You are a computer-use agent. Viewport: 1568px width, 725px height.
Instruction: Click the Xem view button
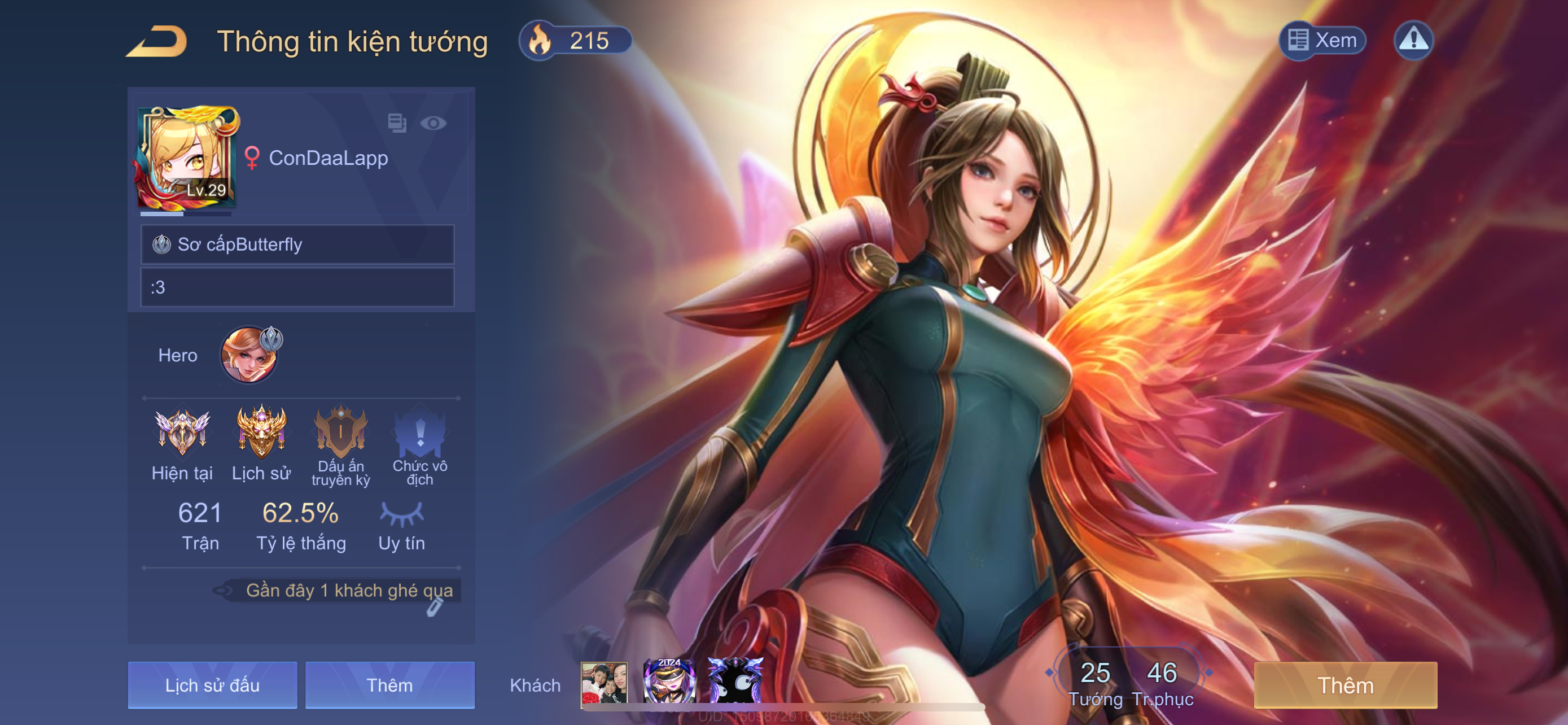[x=1322, y=41]
